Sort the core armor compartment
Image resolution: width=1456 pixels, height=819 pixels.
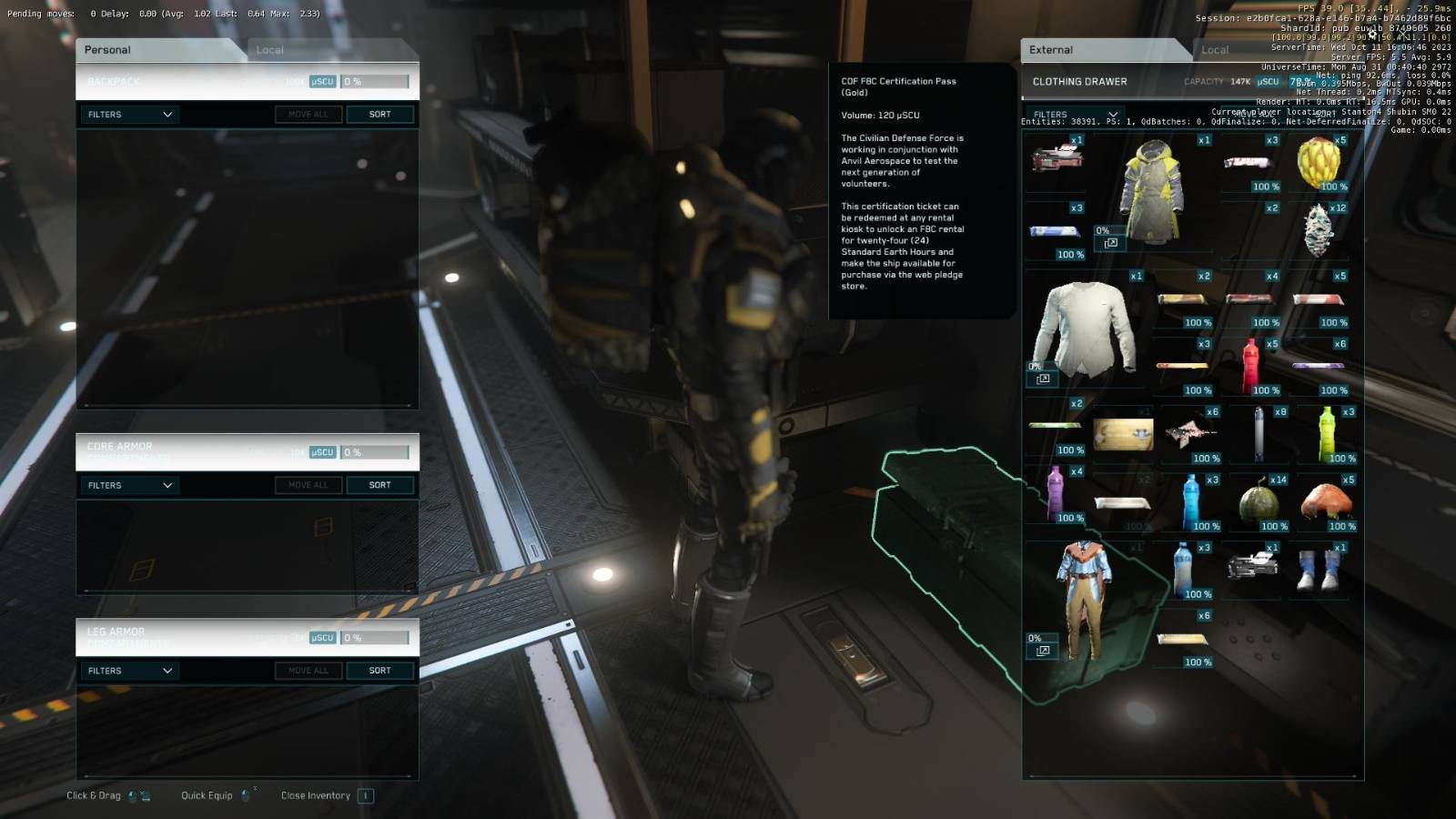point(379,486)
